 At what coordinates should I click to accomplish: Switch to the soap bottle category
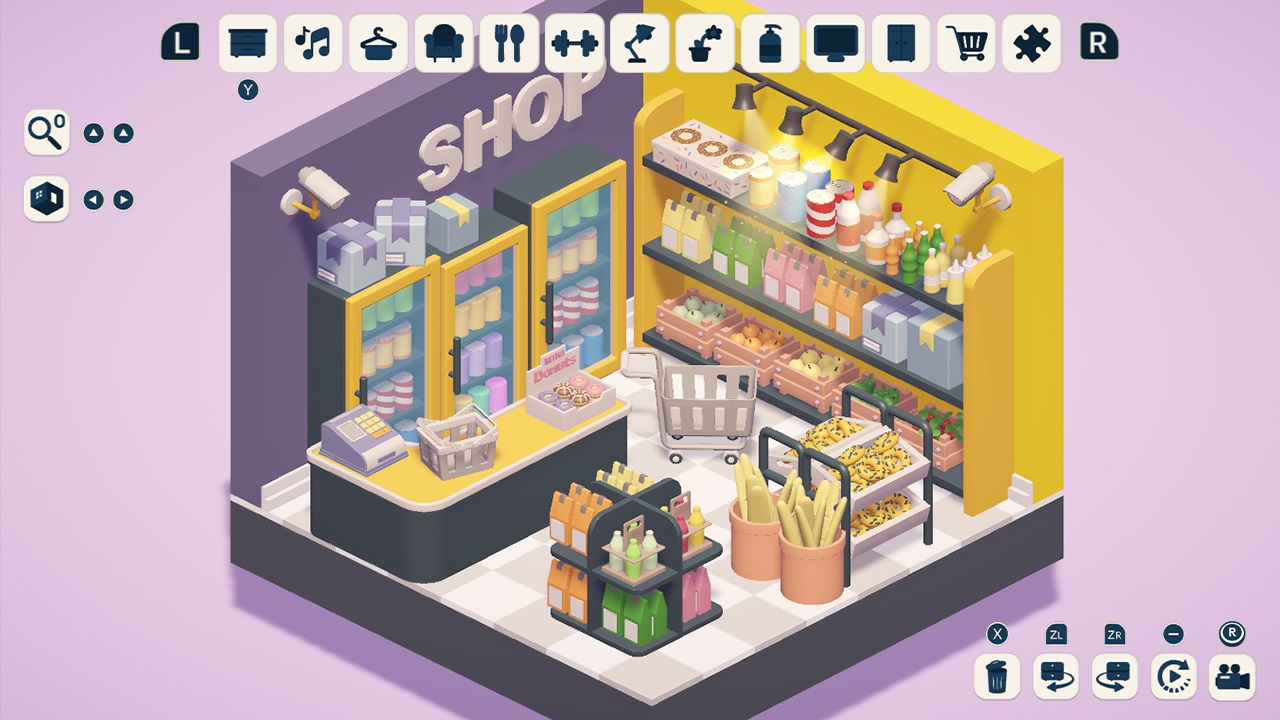[770, 44]
